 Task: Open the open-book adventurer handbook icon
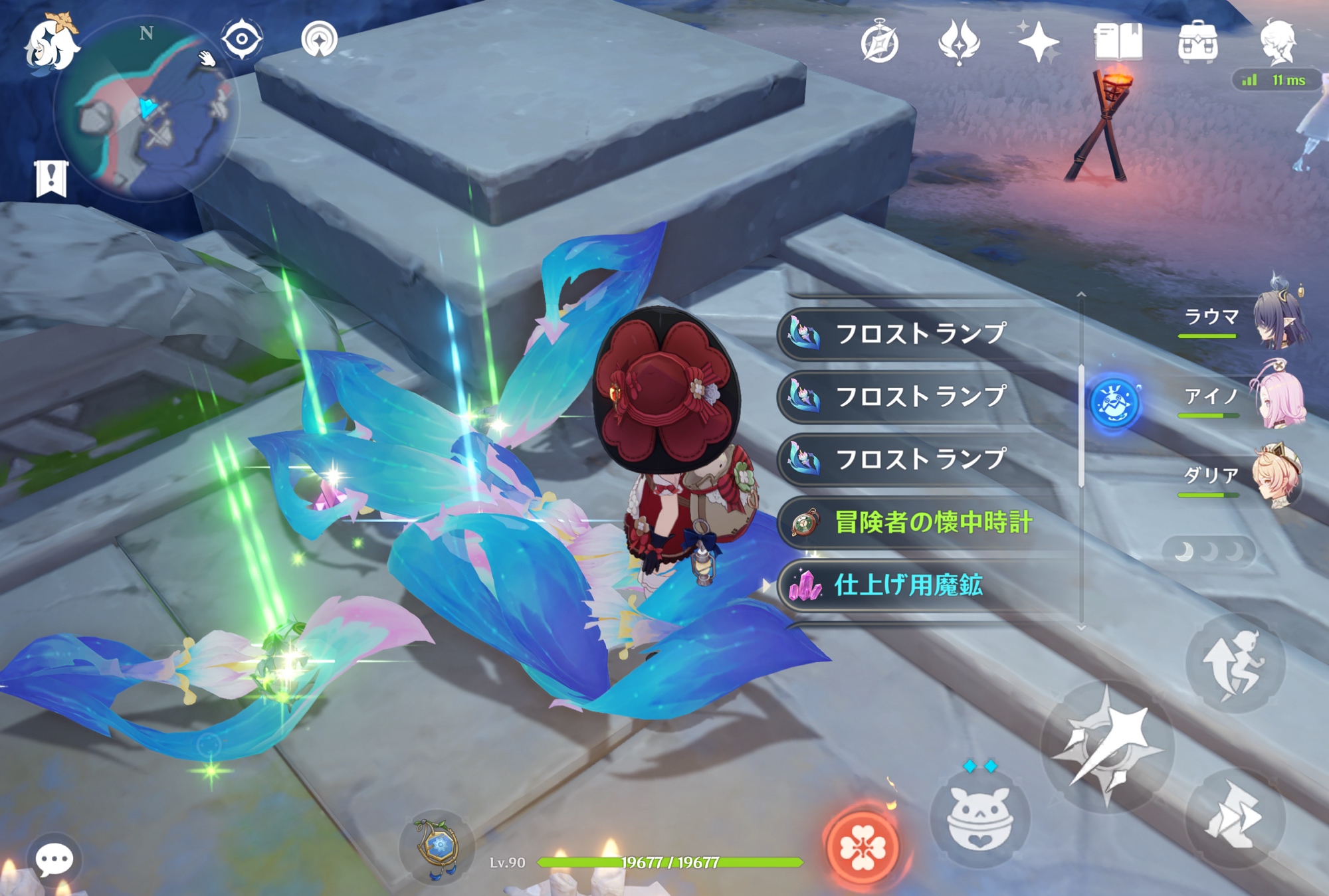pyautogui.click(x=1118, y=43)
